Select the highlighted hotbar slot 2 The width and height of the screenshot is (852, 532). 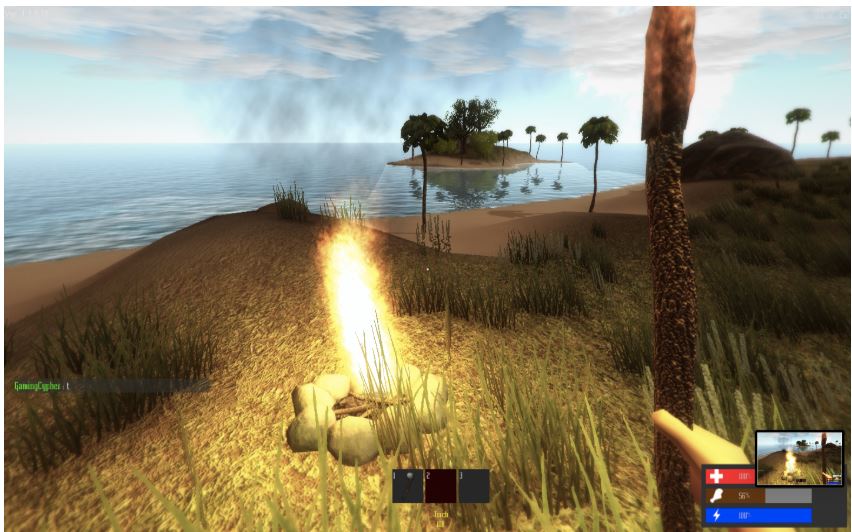point(440,486)
